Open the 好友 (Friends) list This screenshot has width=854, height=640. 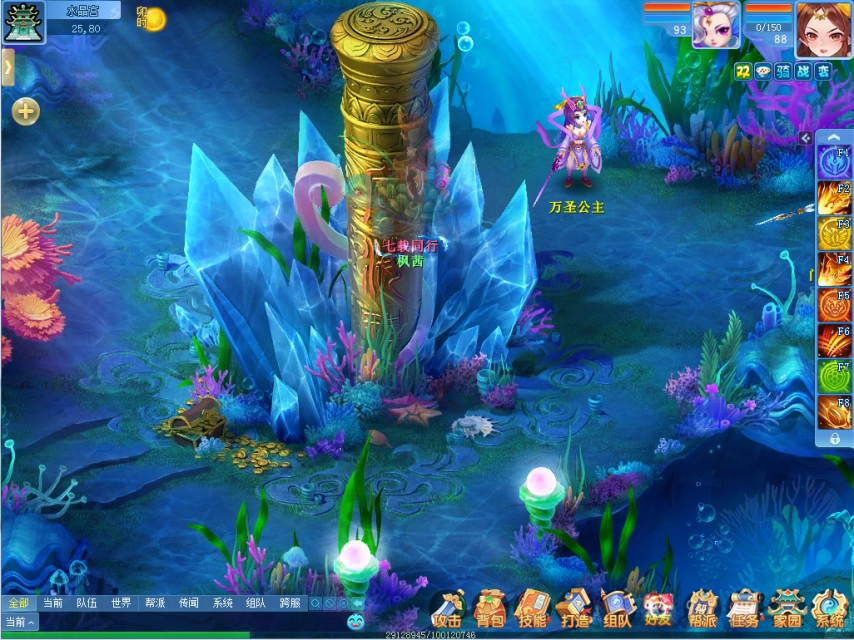(x=660, y=608)
